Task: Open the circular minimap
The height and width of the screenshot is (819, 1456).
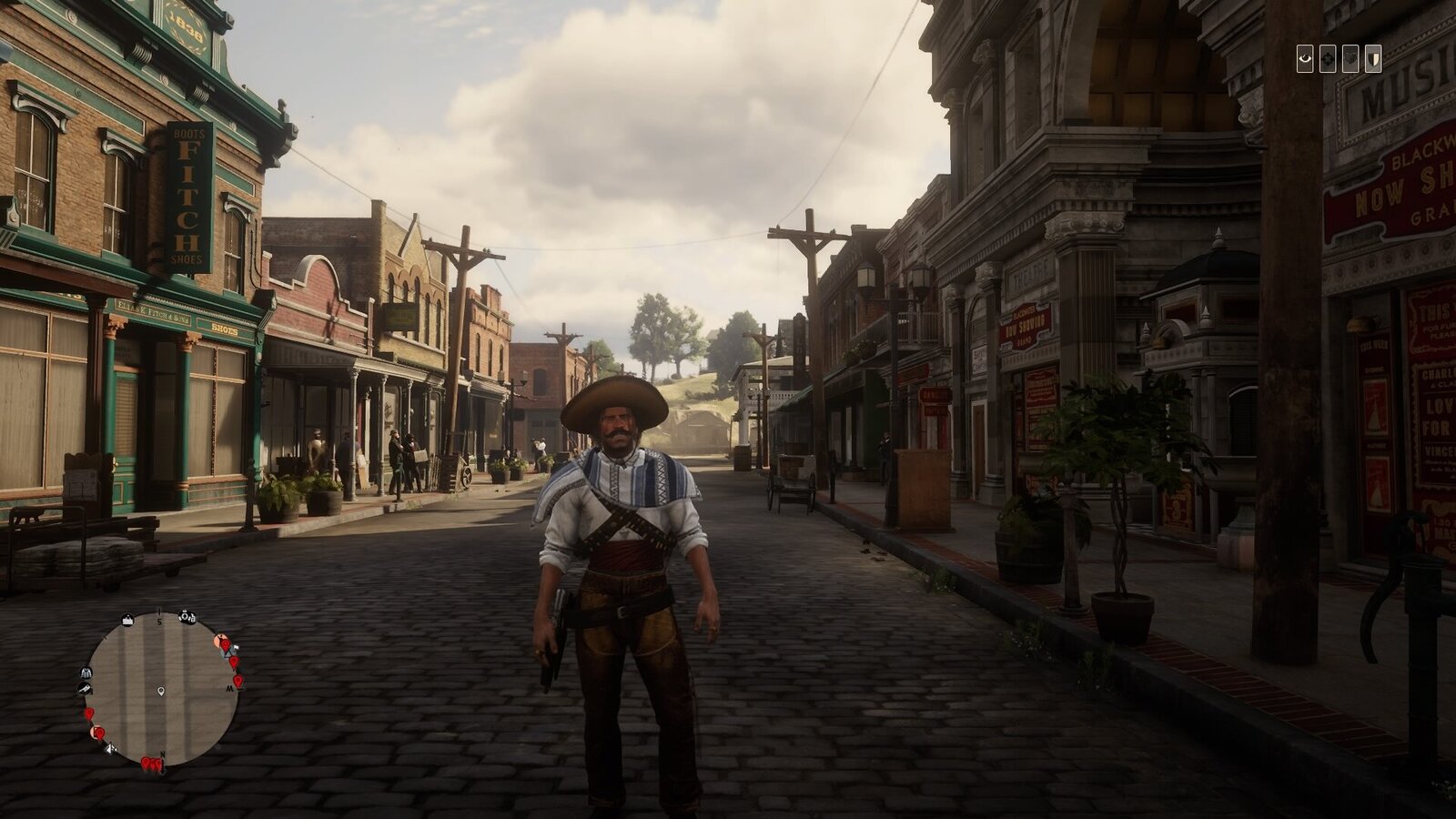Action: [x=161, y=689]
